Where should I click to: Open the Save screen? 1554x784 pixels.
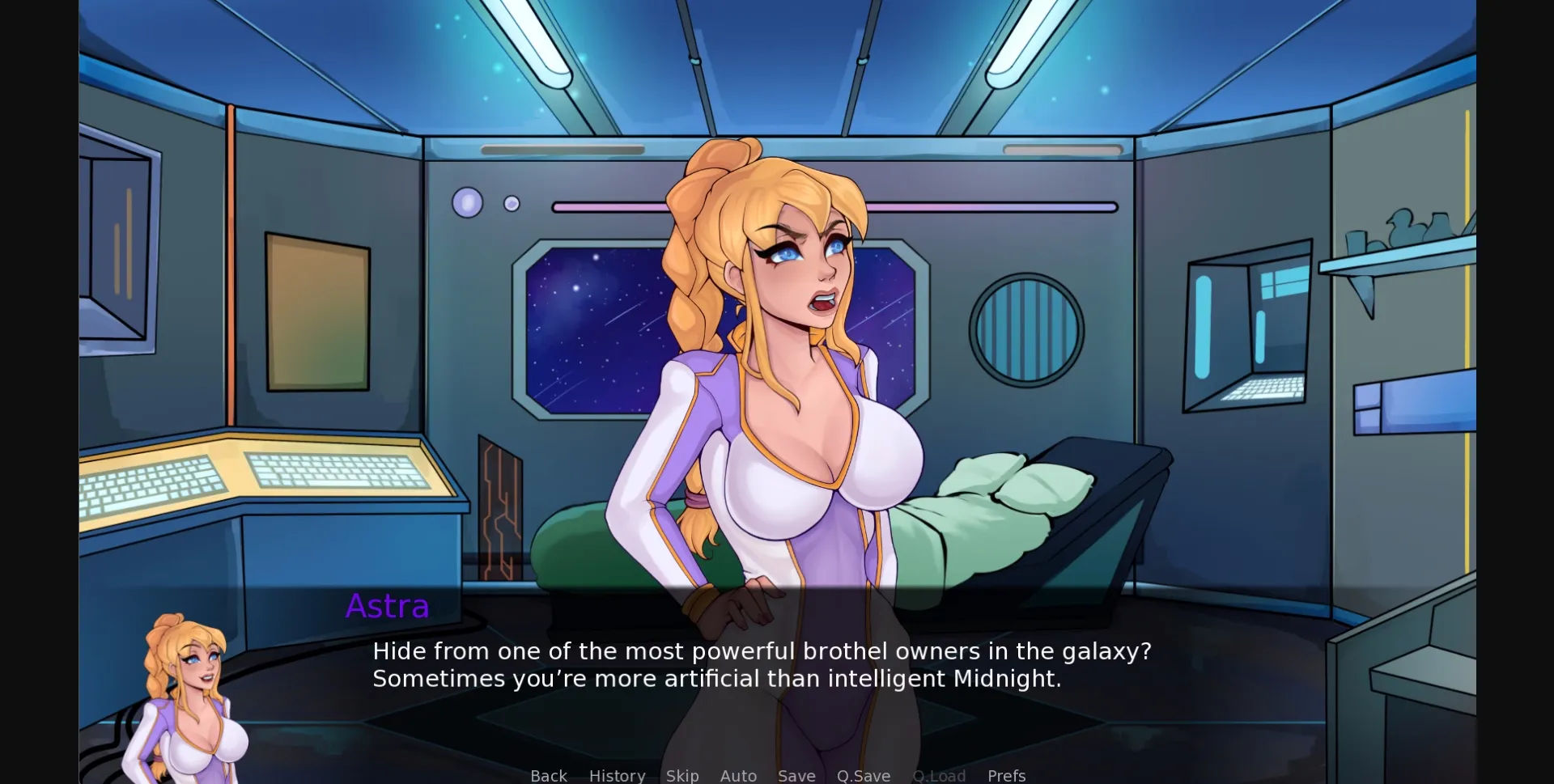(796, 775)
